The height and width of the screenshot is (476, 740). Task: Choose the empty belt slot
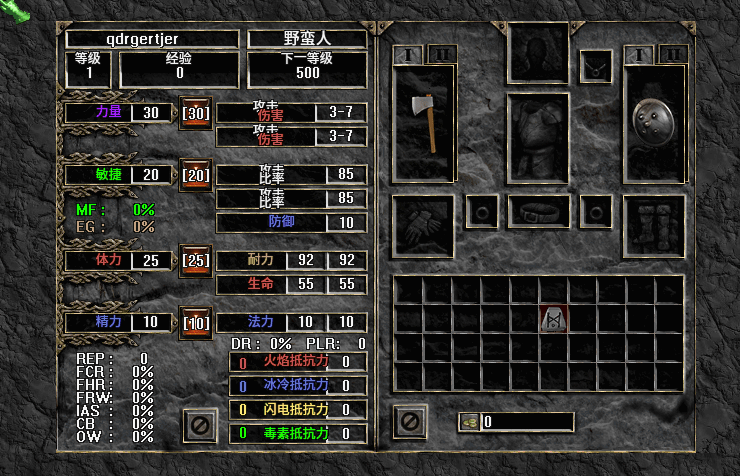tap(538, 211)
